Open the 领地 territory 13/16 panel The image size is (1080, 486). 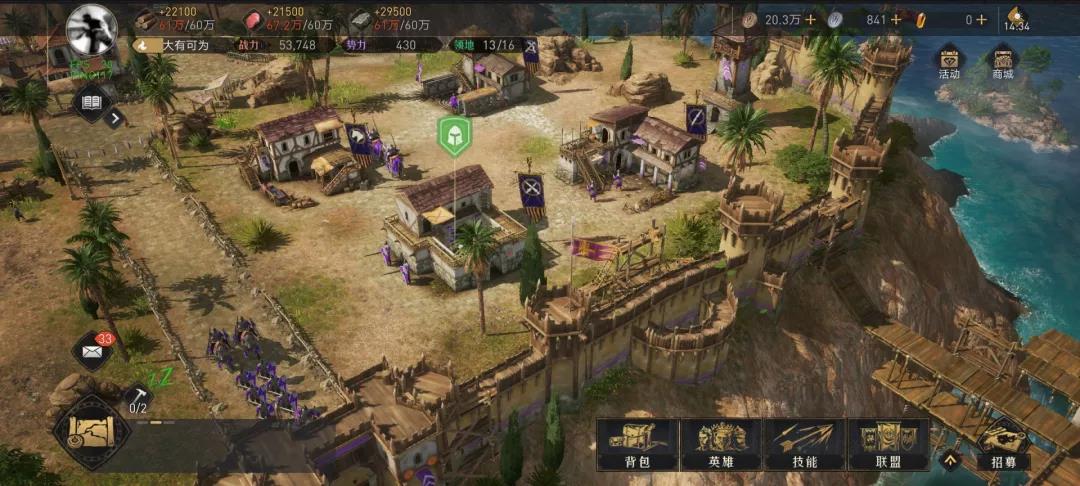(485, 45)
